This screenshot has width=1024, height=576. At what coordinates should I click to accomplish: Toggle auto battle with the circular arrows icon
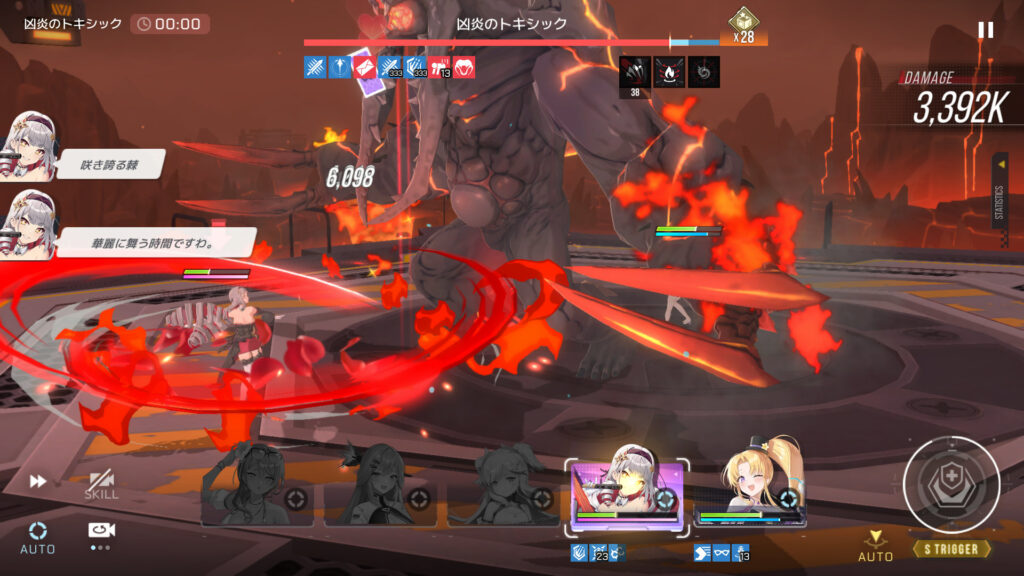(38, 536)
